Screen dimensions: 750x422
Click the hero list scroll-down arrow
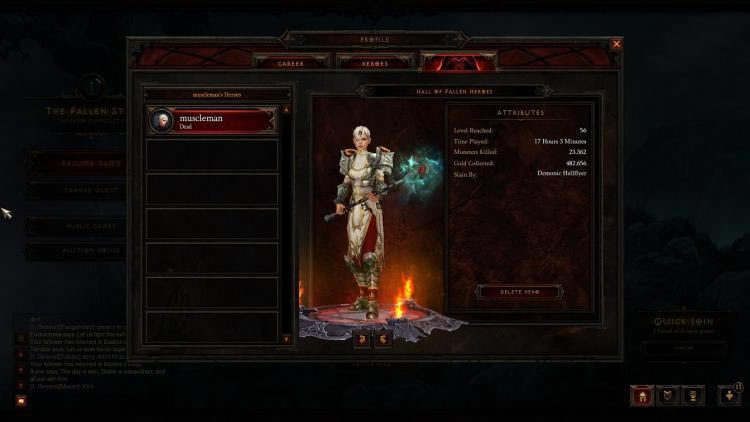pos(287,339)
